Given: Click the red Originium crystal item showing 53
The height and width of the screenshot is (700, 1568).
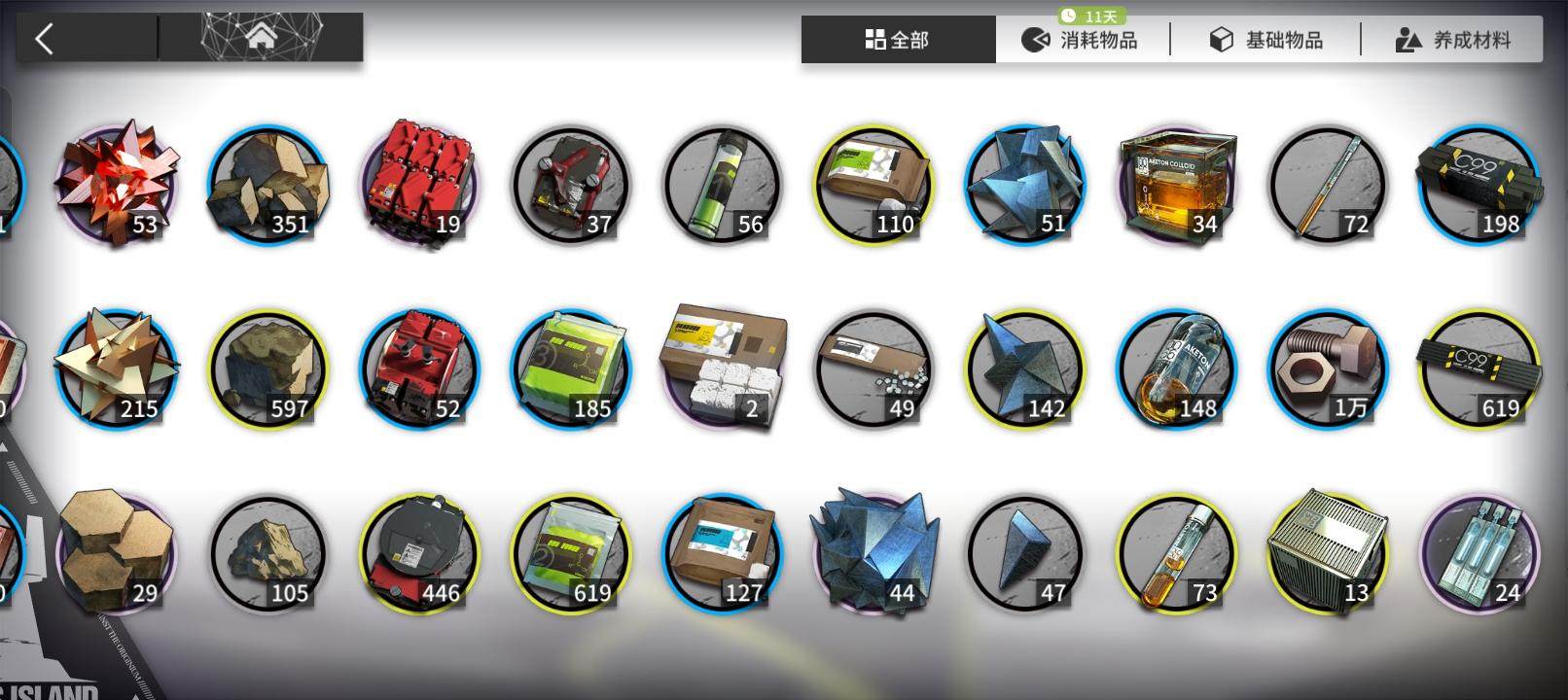Looking at the screenshot, I should tap(117, 183).
